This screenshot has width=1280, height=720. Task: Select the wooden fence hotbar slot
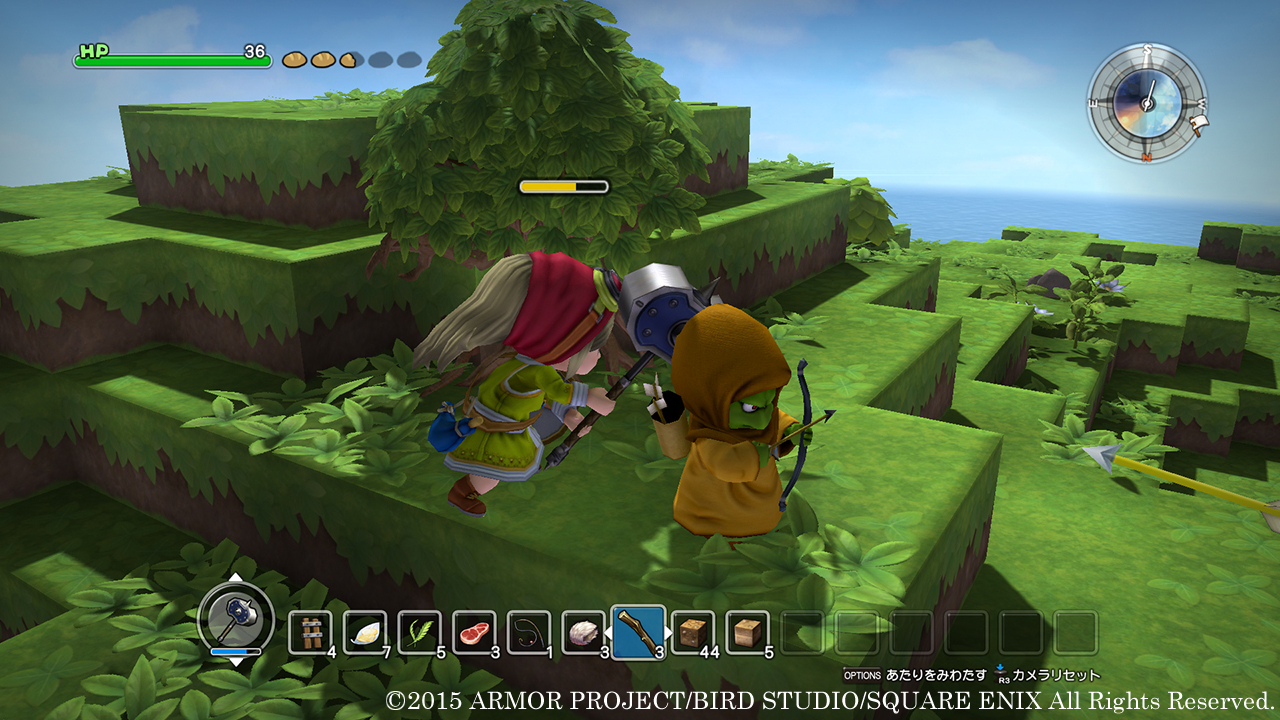(x=310, y=632)
